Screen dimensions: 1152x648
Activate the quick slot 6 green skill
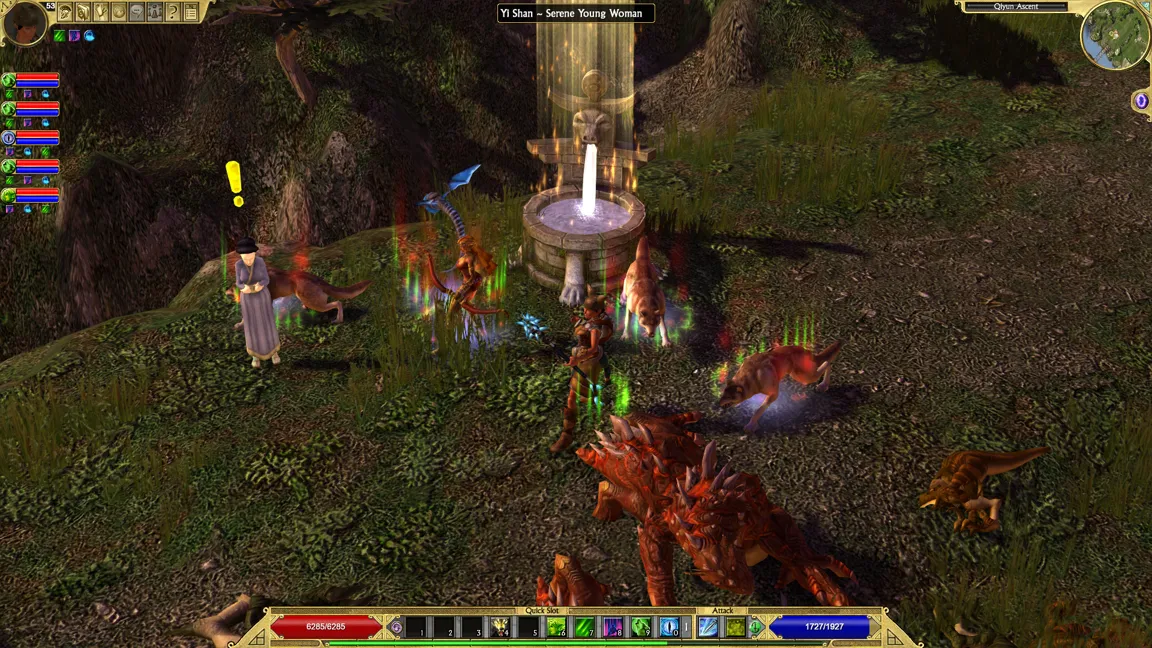[556, 628]
